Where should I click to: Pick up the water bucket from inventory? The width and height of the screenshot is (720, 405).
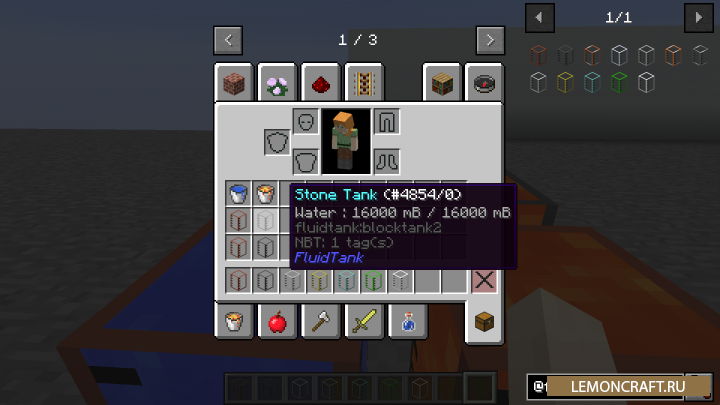pos(238,194)
